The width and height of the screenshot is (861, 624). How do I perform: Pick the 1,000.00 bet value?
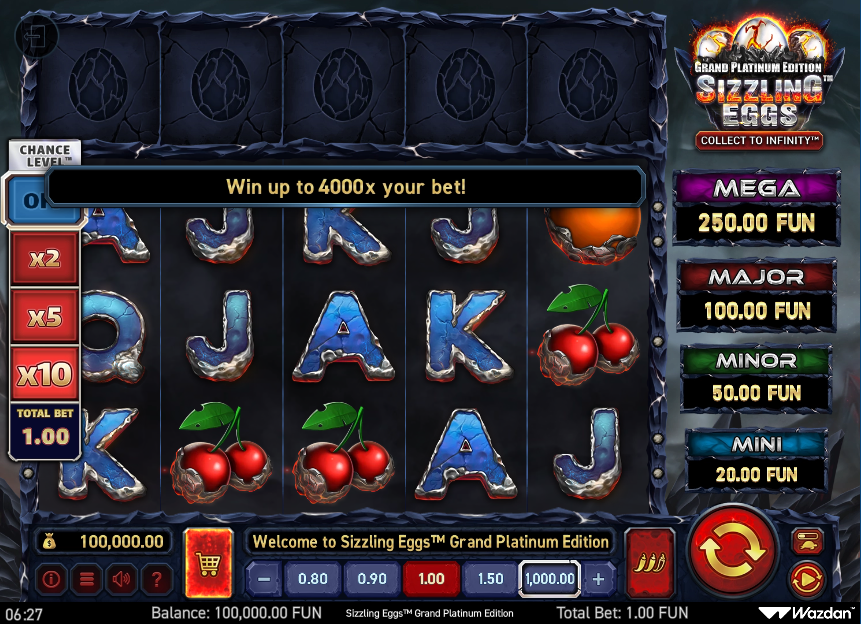549,578
